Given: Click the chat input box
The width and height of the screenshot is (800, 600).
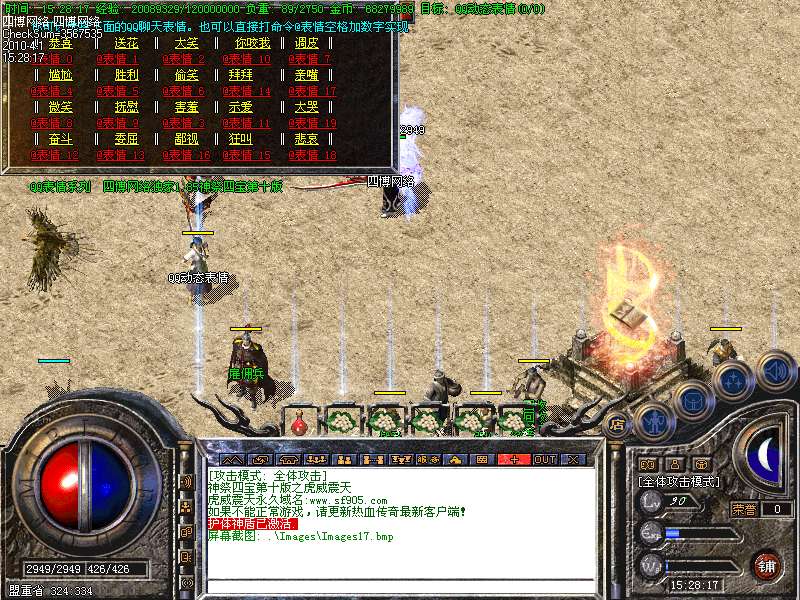Looking at the screenshot, I should [x=400, y=584].
